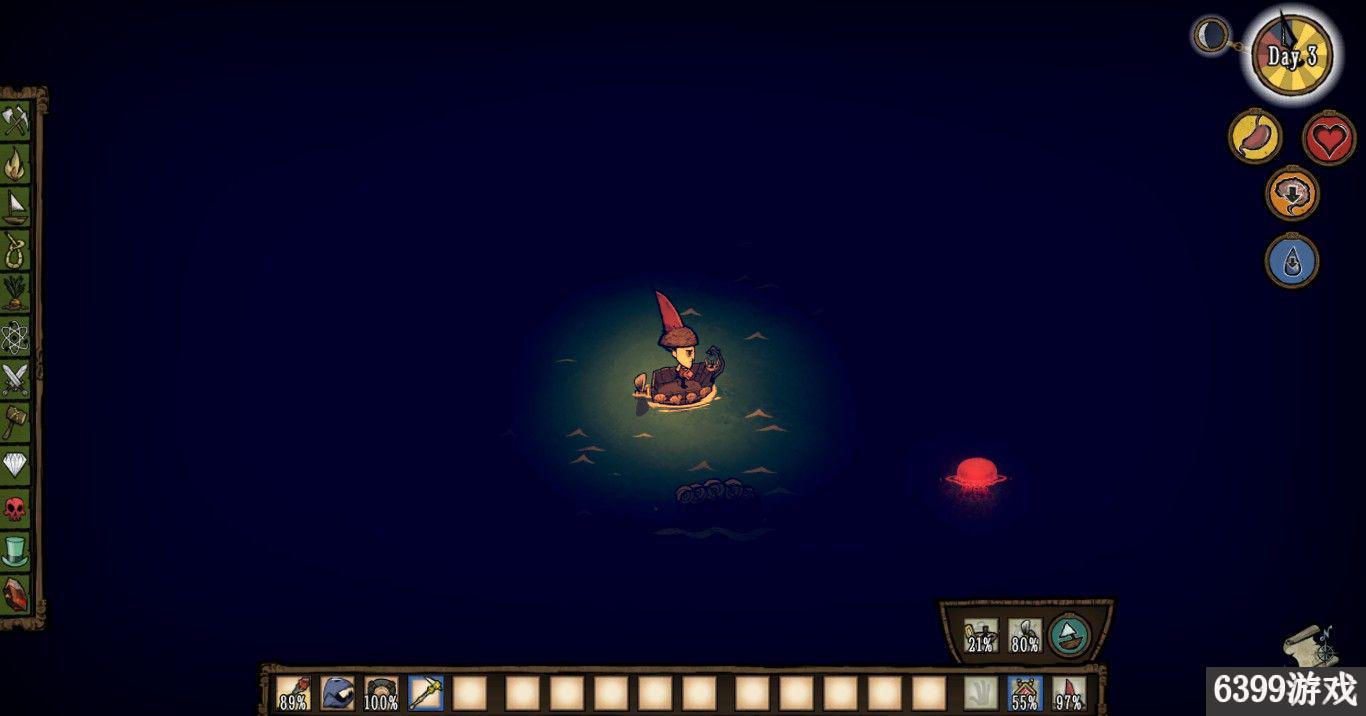Screen dimensions: 1366x716
Task: Select the boat sail slot showing 80%
Action: [x=1025, y=635]
